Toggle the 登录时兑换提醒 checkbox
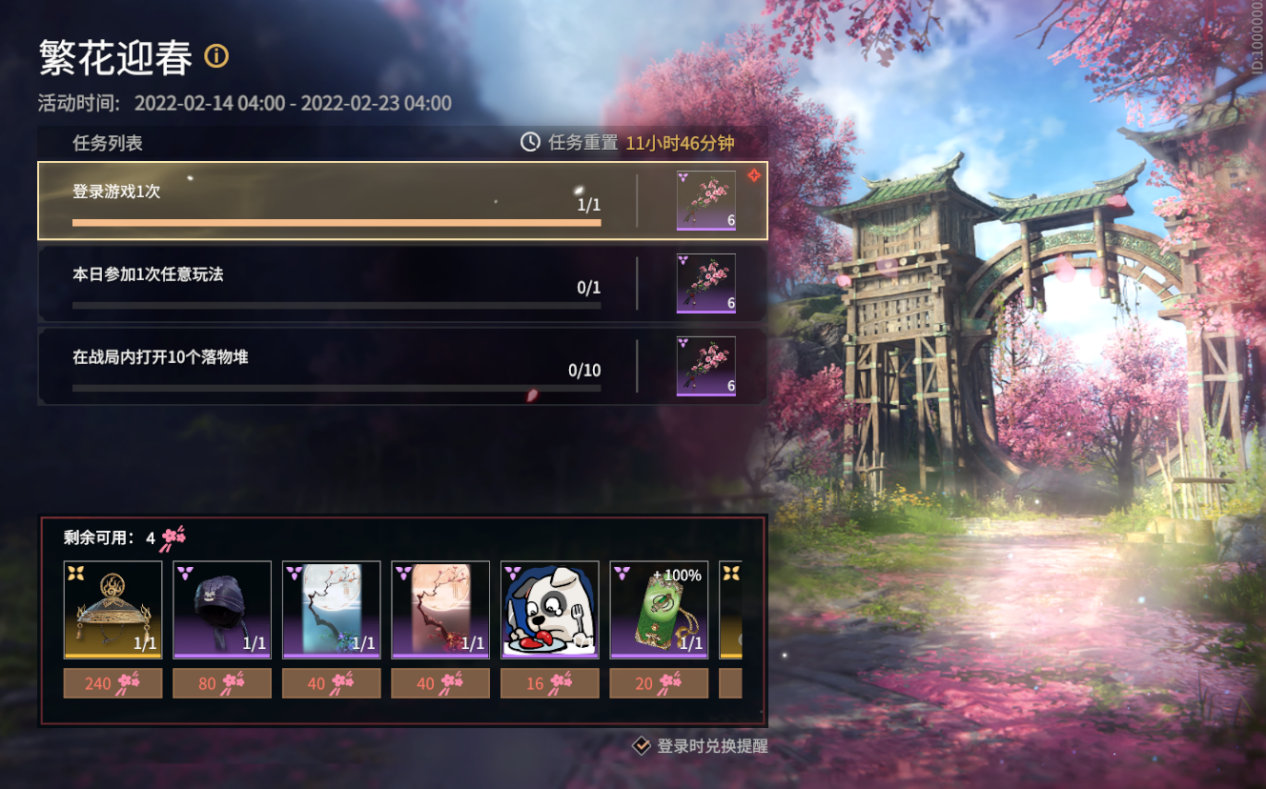Screen dimensions: 1266x789 tap(642, 745)
